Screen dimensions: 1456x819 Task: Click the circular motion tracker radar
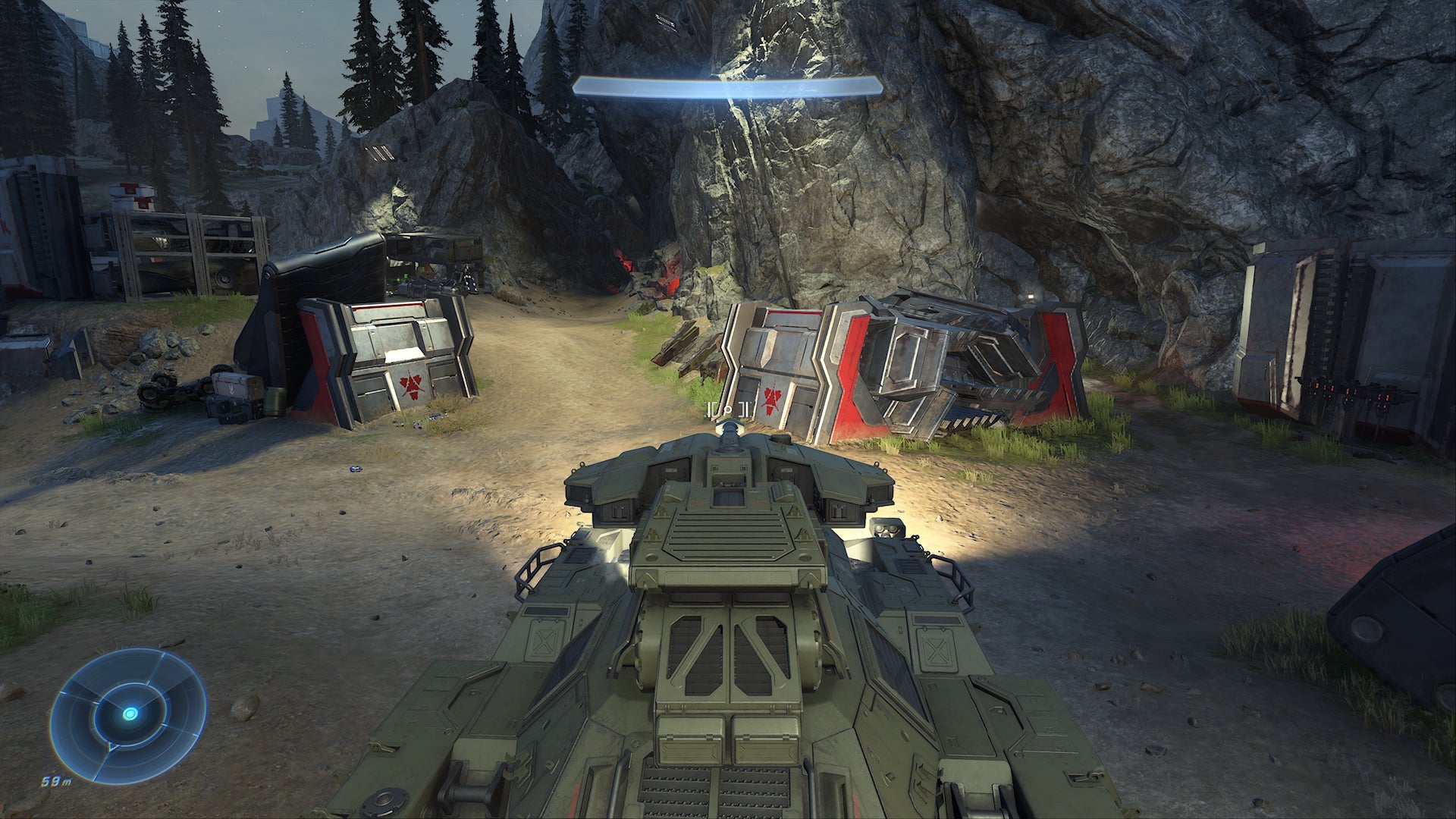[x=130, y=714]
